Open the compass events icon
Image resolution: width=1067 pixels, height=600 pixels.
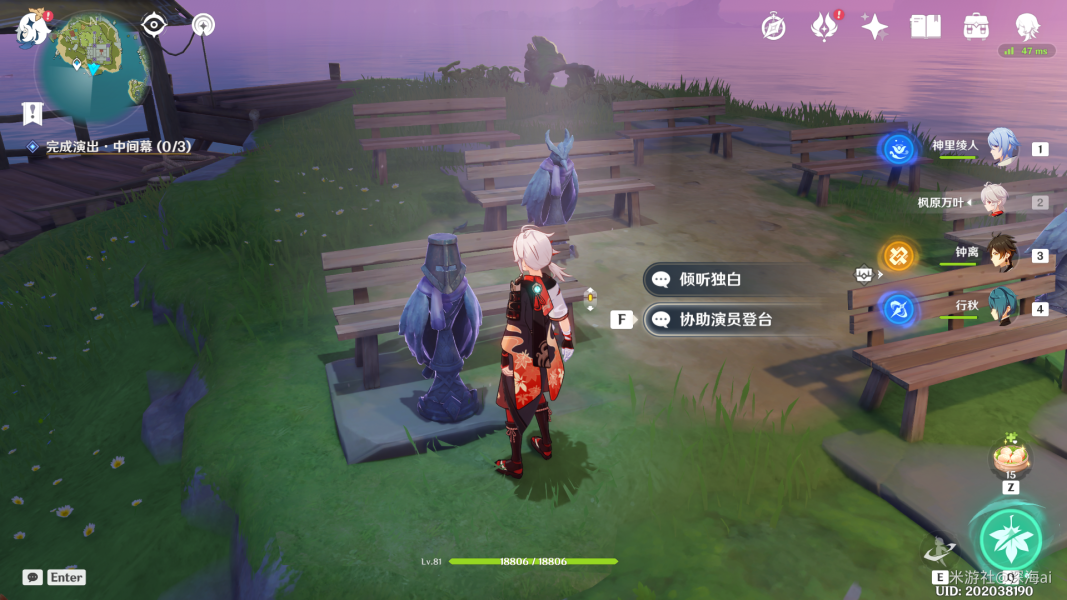773,27
